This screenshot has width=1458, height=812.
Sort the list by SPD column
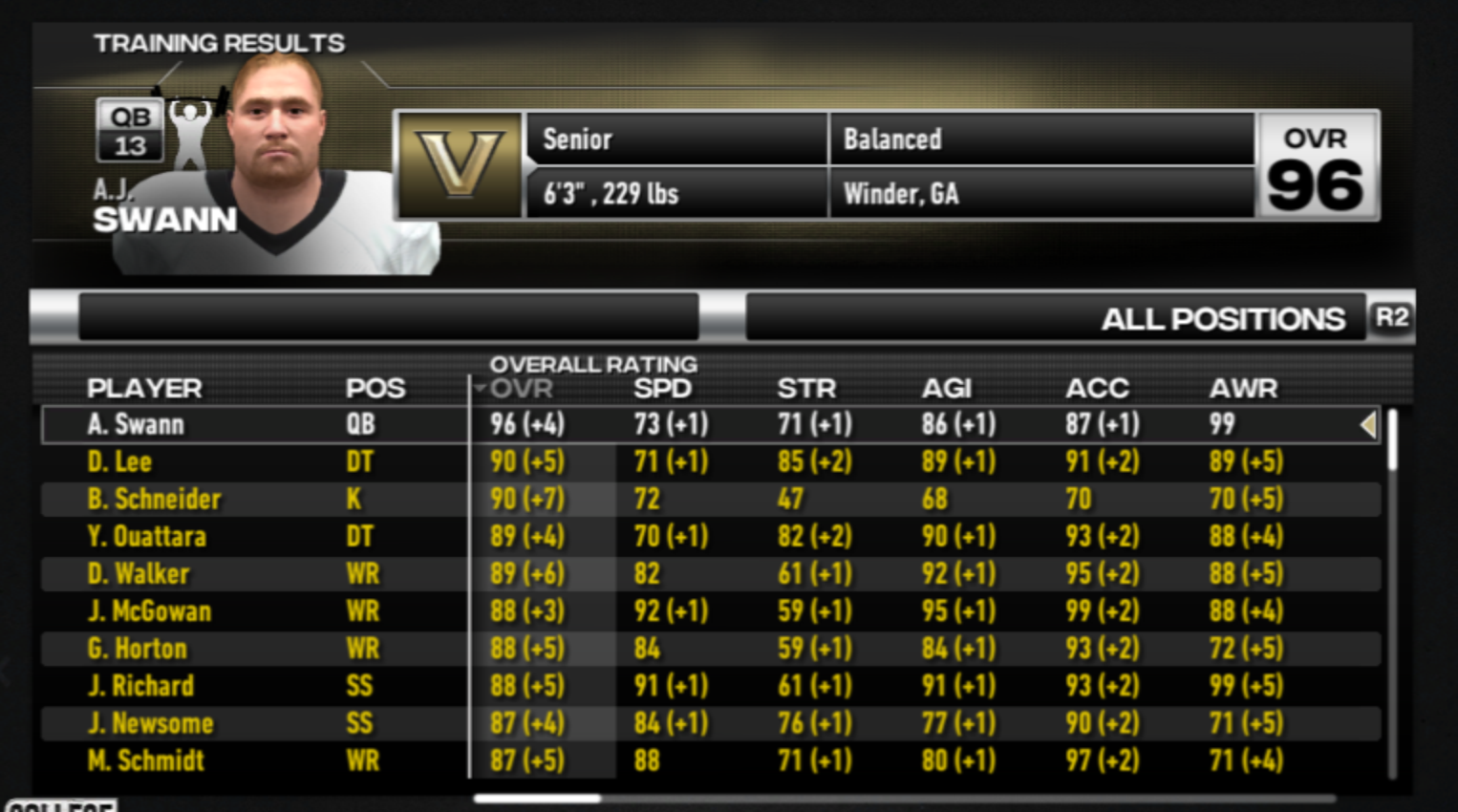coord(662,389)
